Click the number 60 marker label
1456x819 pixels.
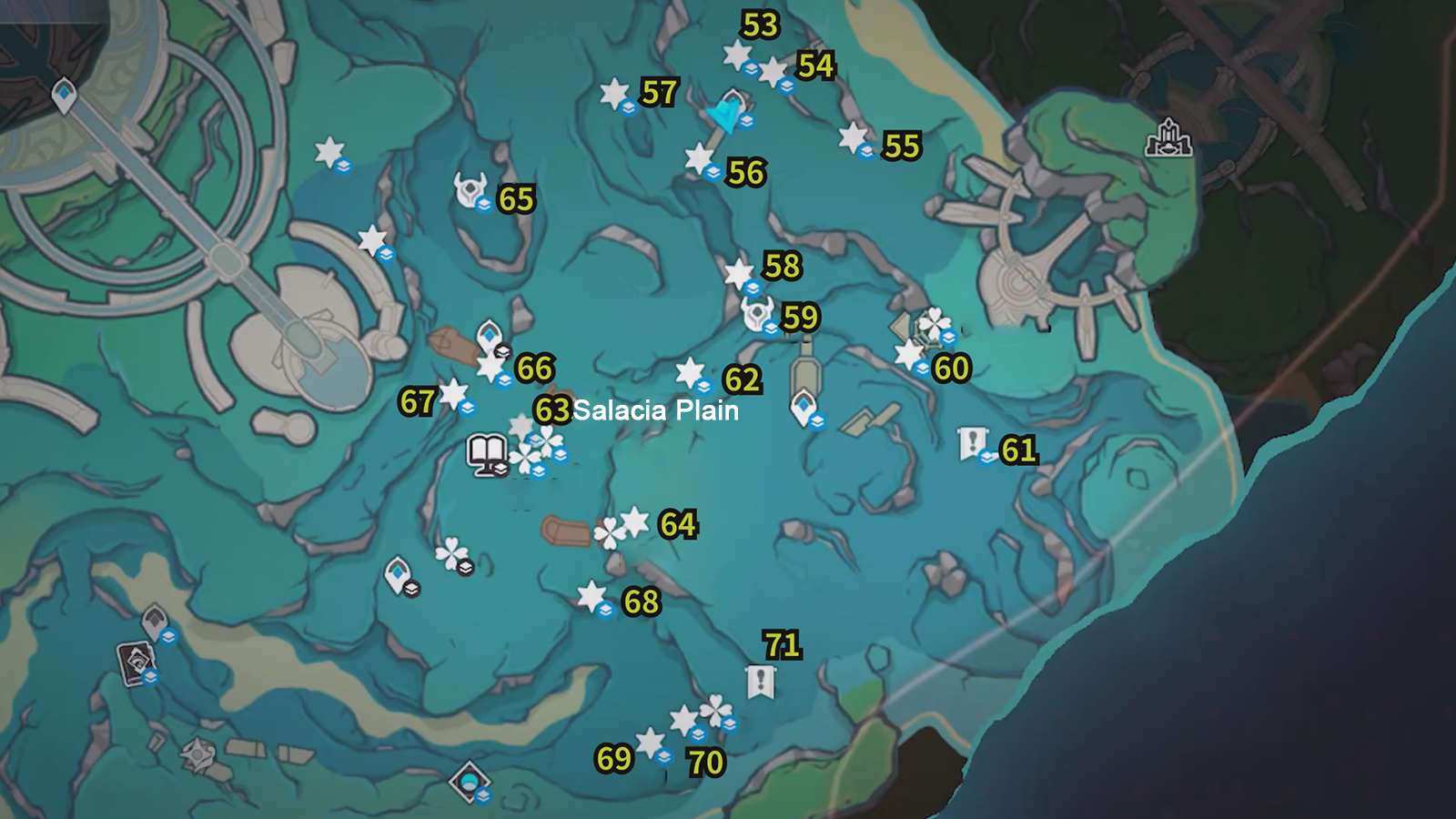pyautogui.click(x=950, y=368)
